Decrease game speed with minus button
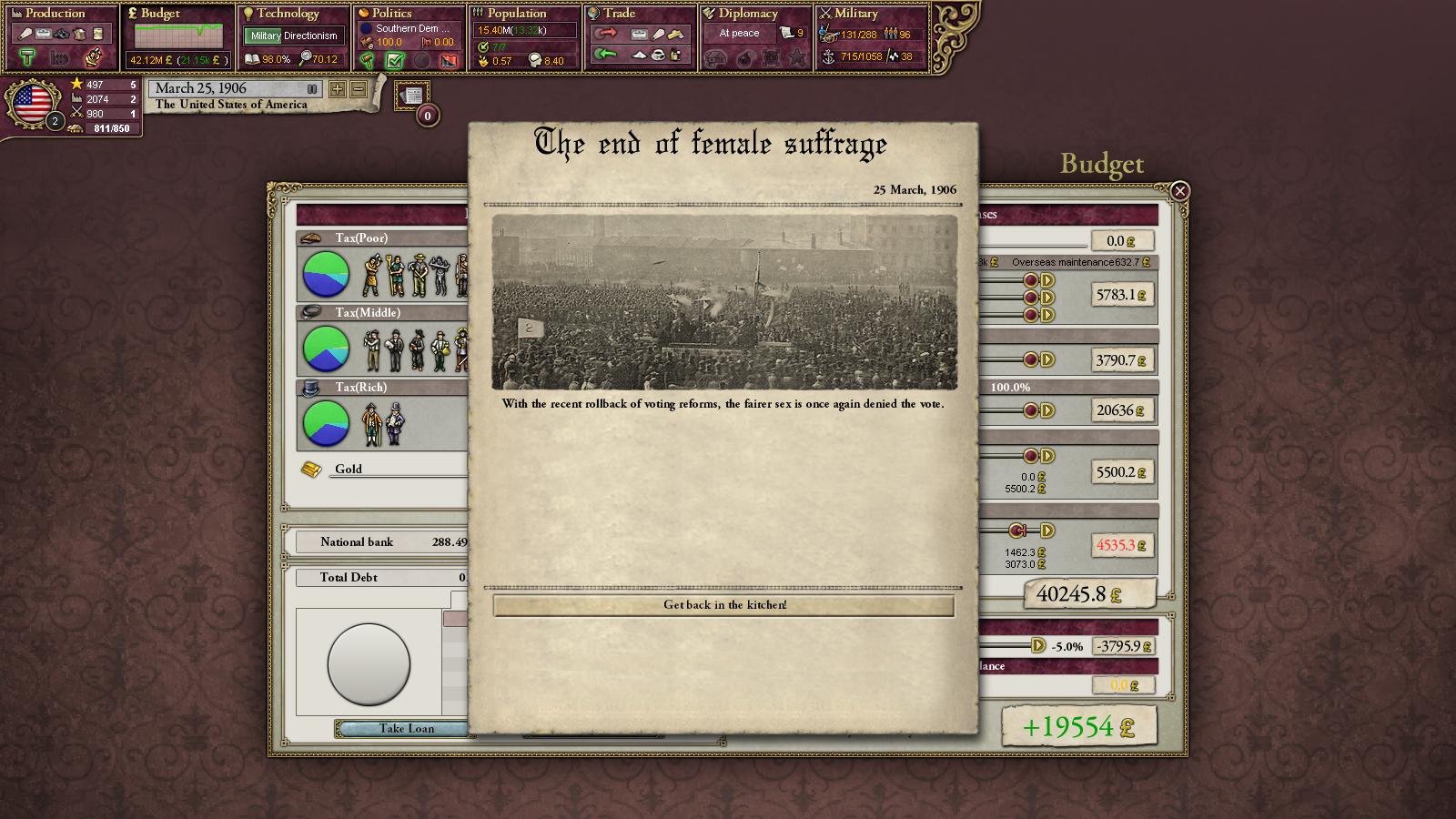This screenshot has height=819, width=1456. [x=359, y=89]
